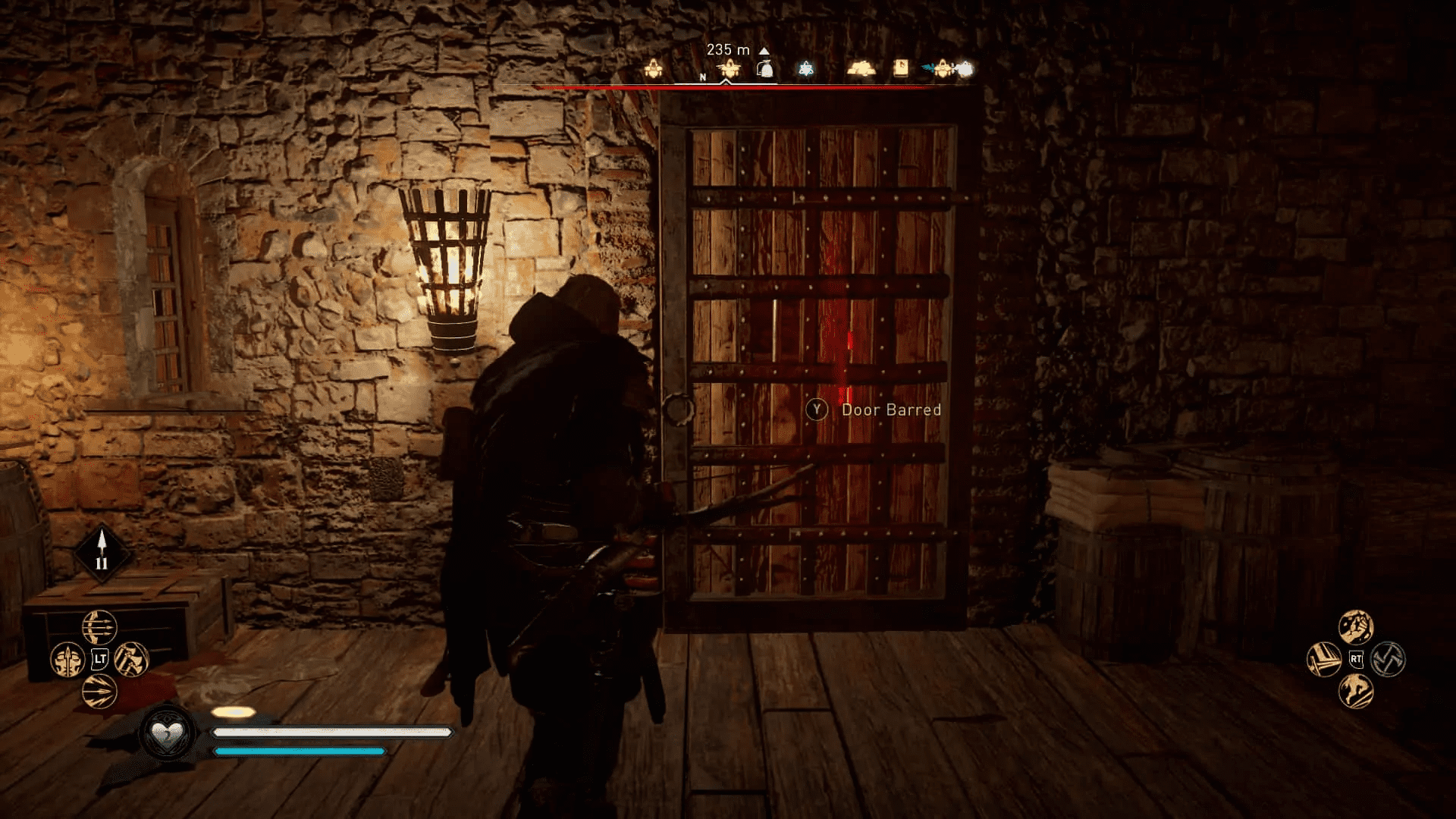Toggle the LT ranged ability wheel
This screenshot has width=1456, height=819.
tap(99, 658)
